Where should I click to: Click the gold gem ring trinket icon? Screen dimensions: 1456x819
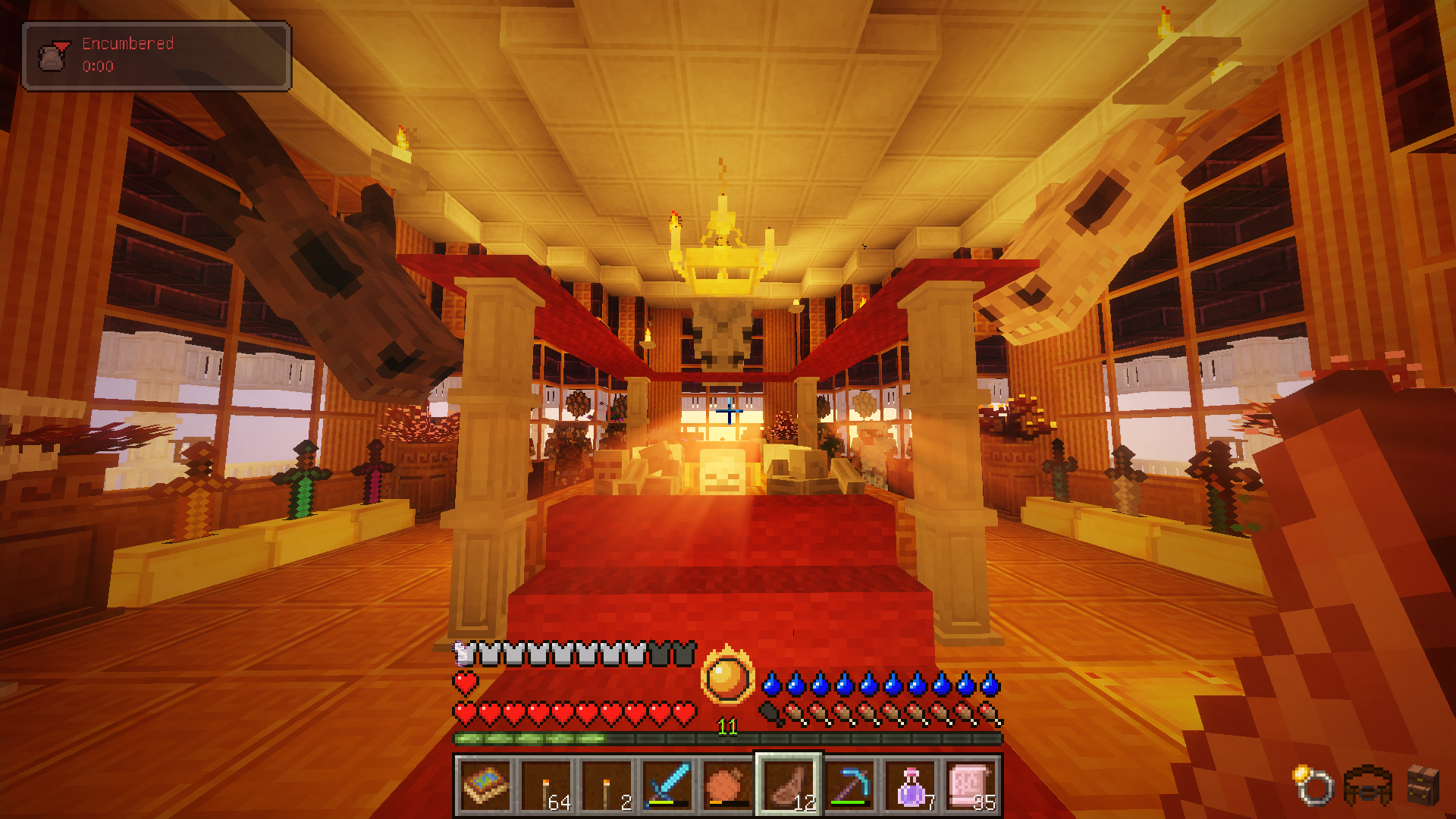point(1313,785)
